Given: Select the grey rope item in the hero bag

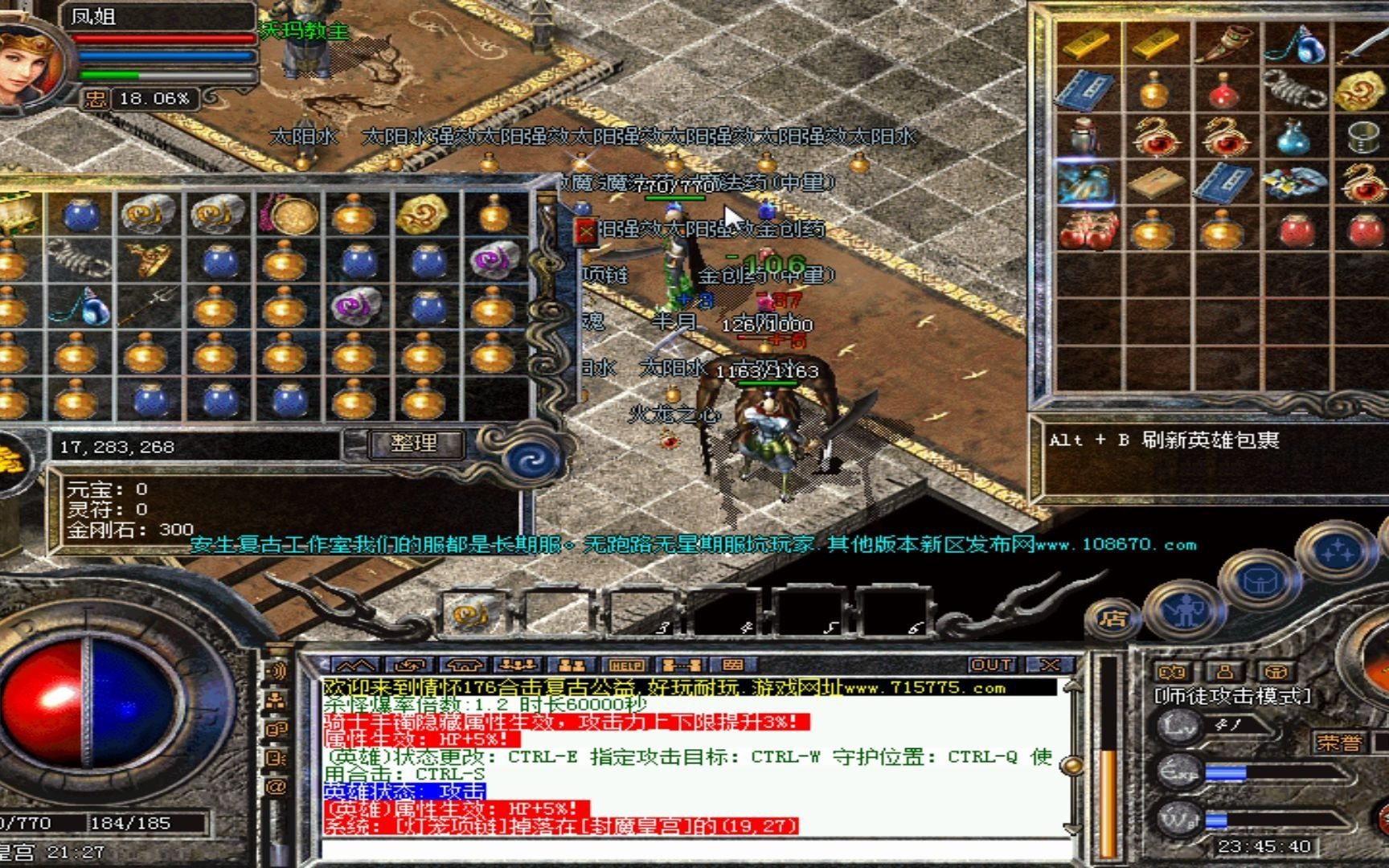Looking at the screenshot, I should [x=1293, y=90].
